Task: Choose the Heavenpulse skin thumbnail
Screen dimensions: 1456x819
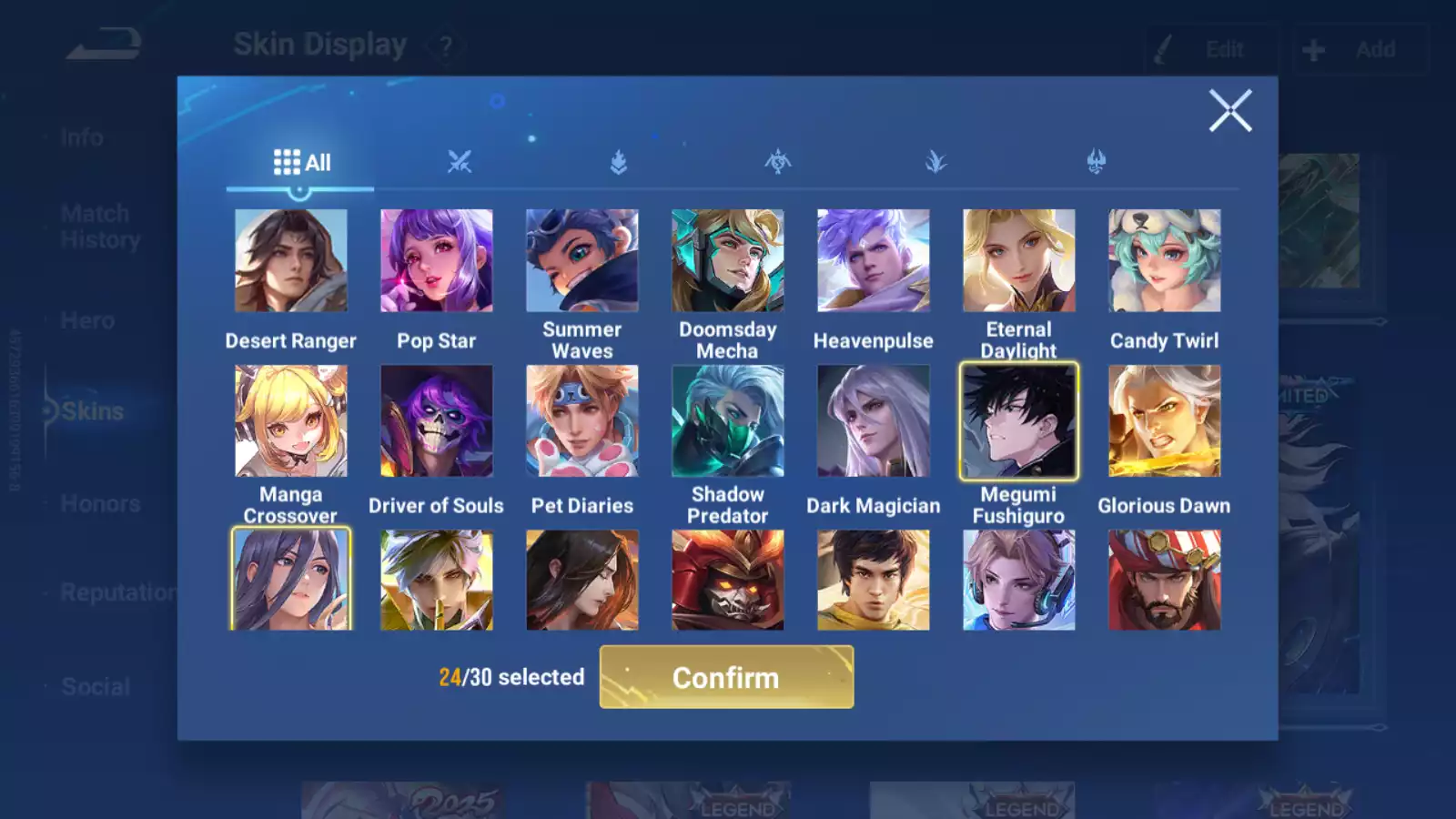Action: tap(873, 261)
